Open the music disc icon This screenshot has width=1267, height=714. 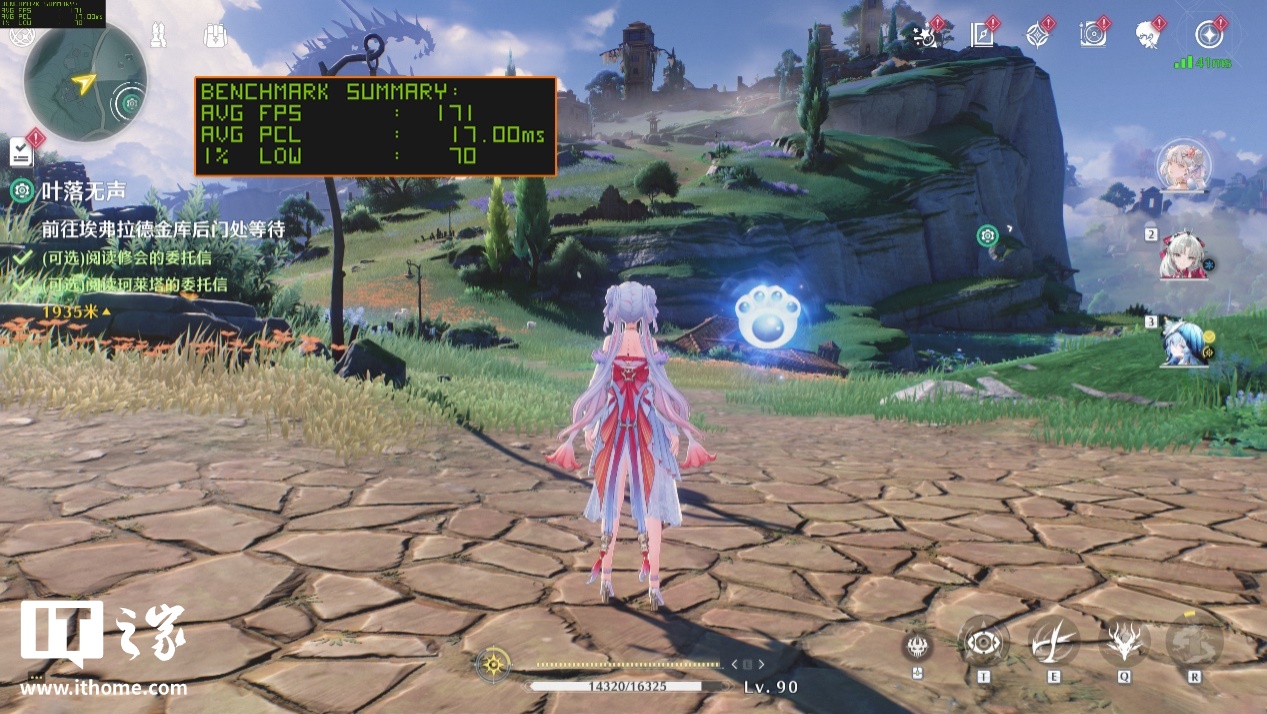[x=1093, y=36]
